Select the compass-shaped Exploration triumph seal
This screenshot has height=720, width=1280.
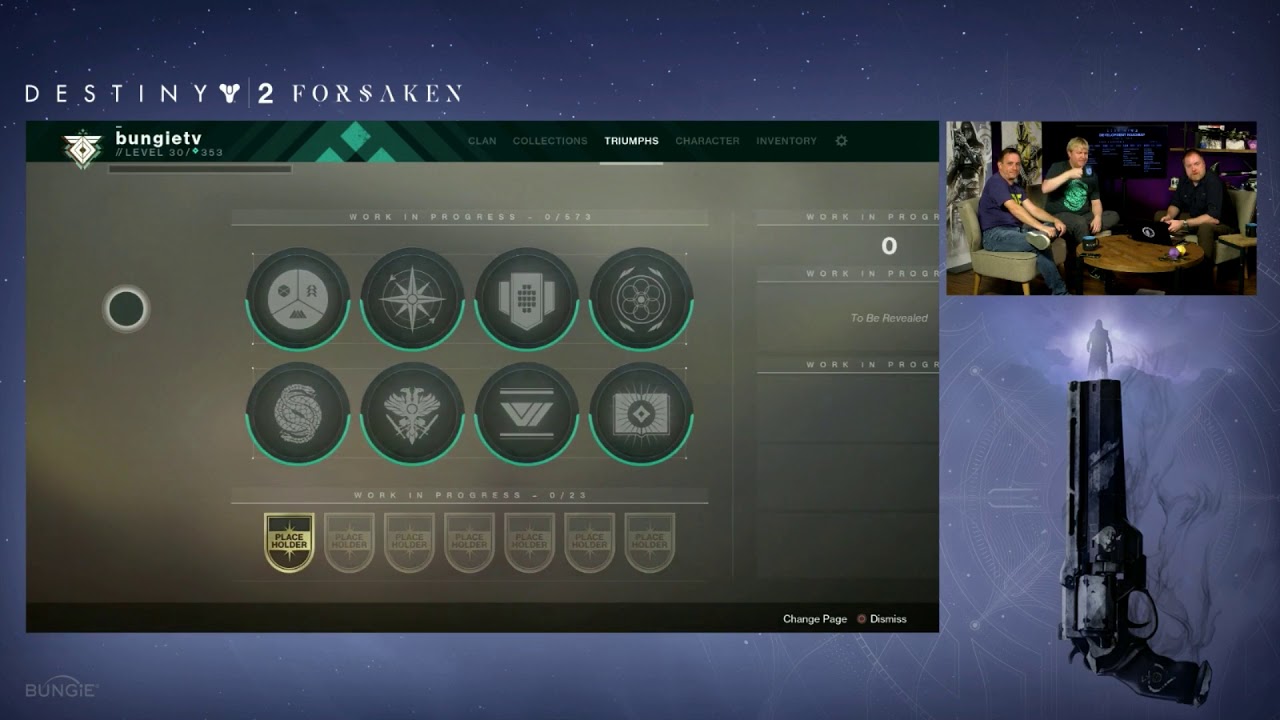(411, 297)
